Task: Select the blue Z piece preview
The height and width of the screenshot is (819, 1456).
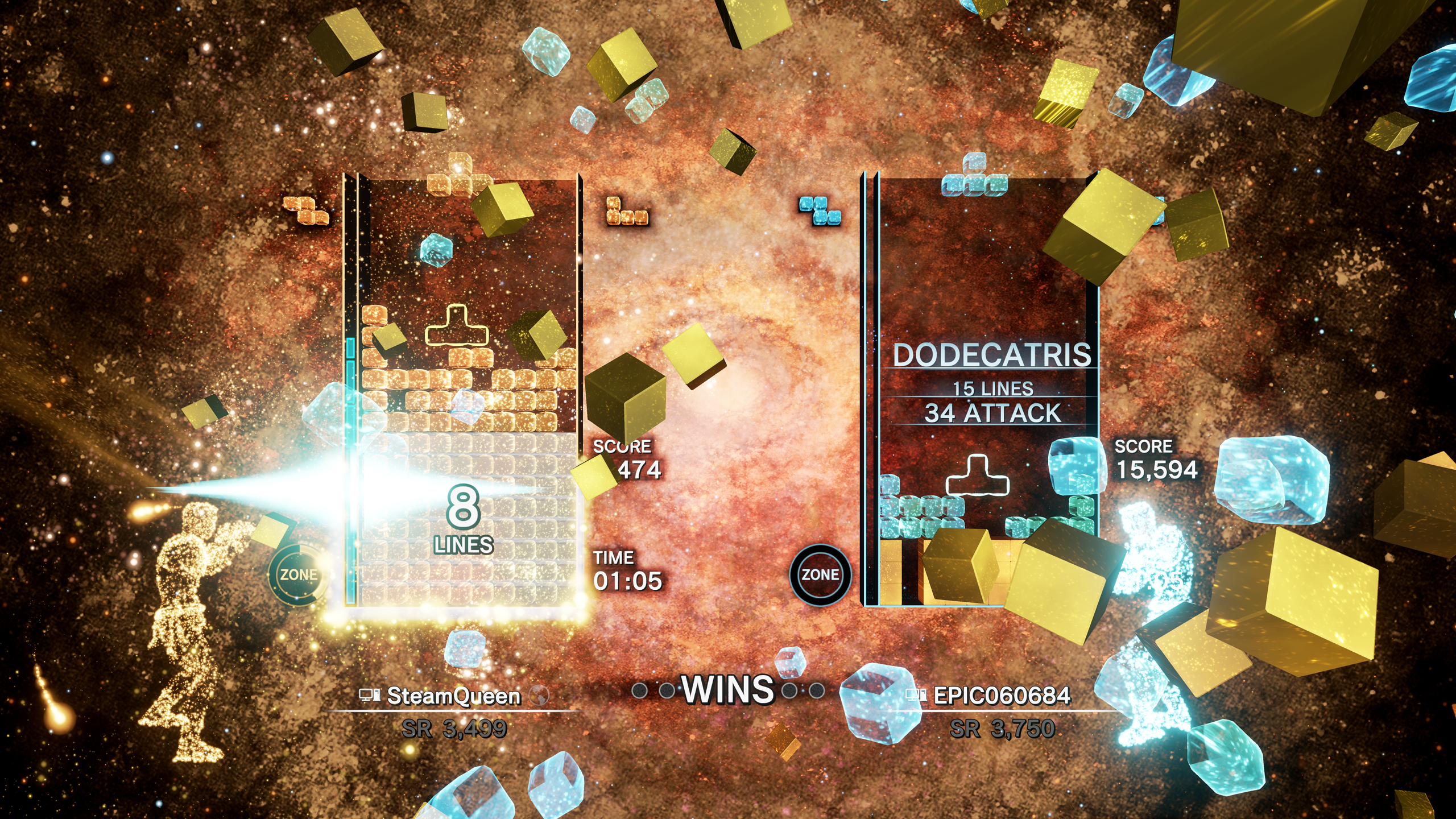Action: pyautogui.click(x=820, y=210)
